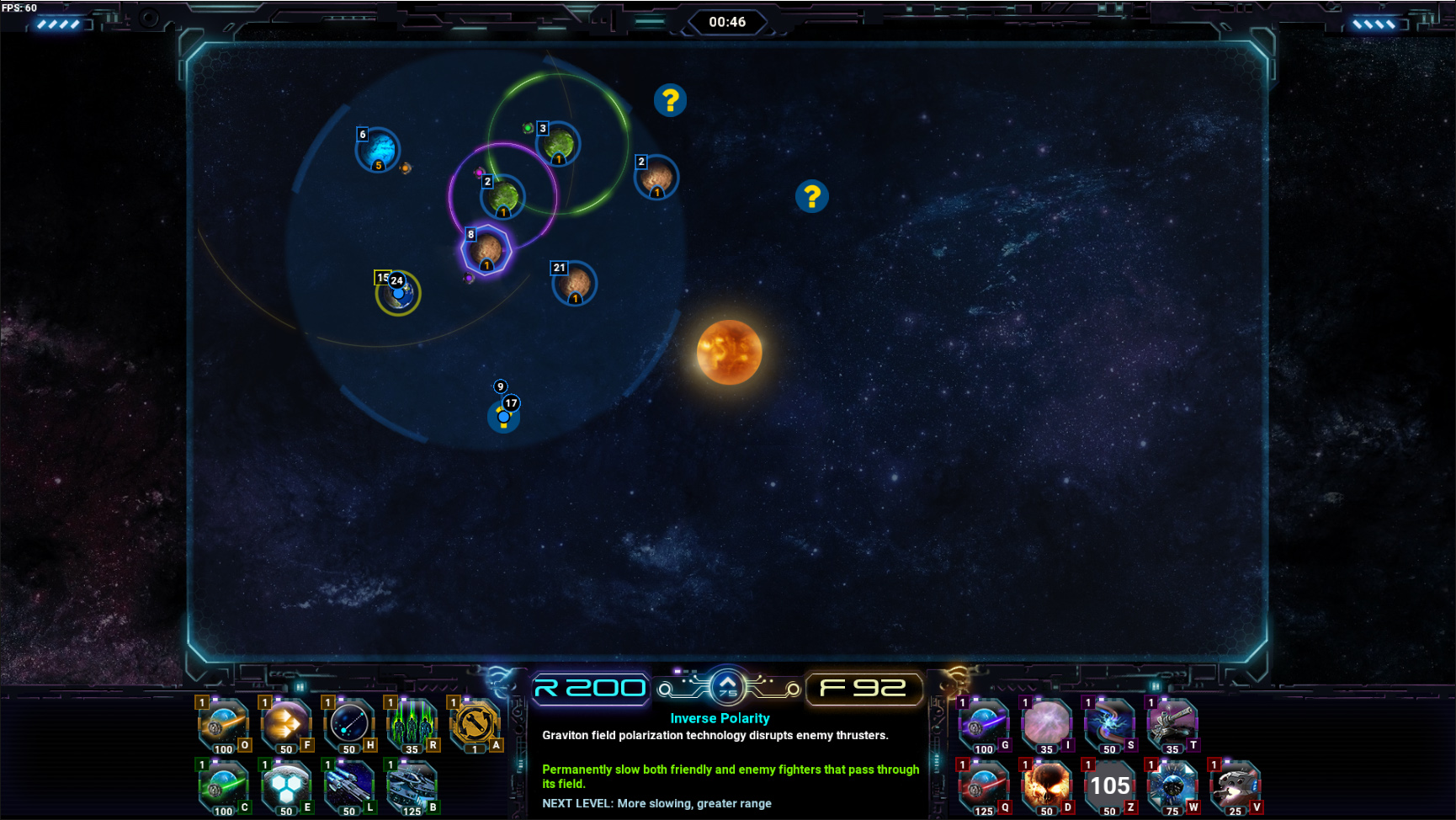Click the upgrade chevron button costing 75
This screenshot has height=820, width=1456.
pos(727,687)
